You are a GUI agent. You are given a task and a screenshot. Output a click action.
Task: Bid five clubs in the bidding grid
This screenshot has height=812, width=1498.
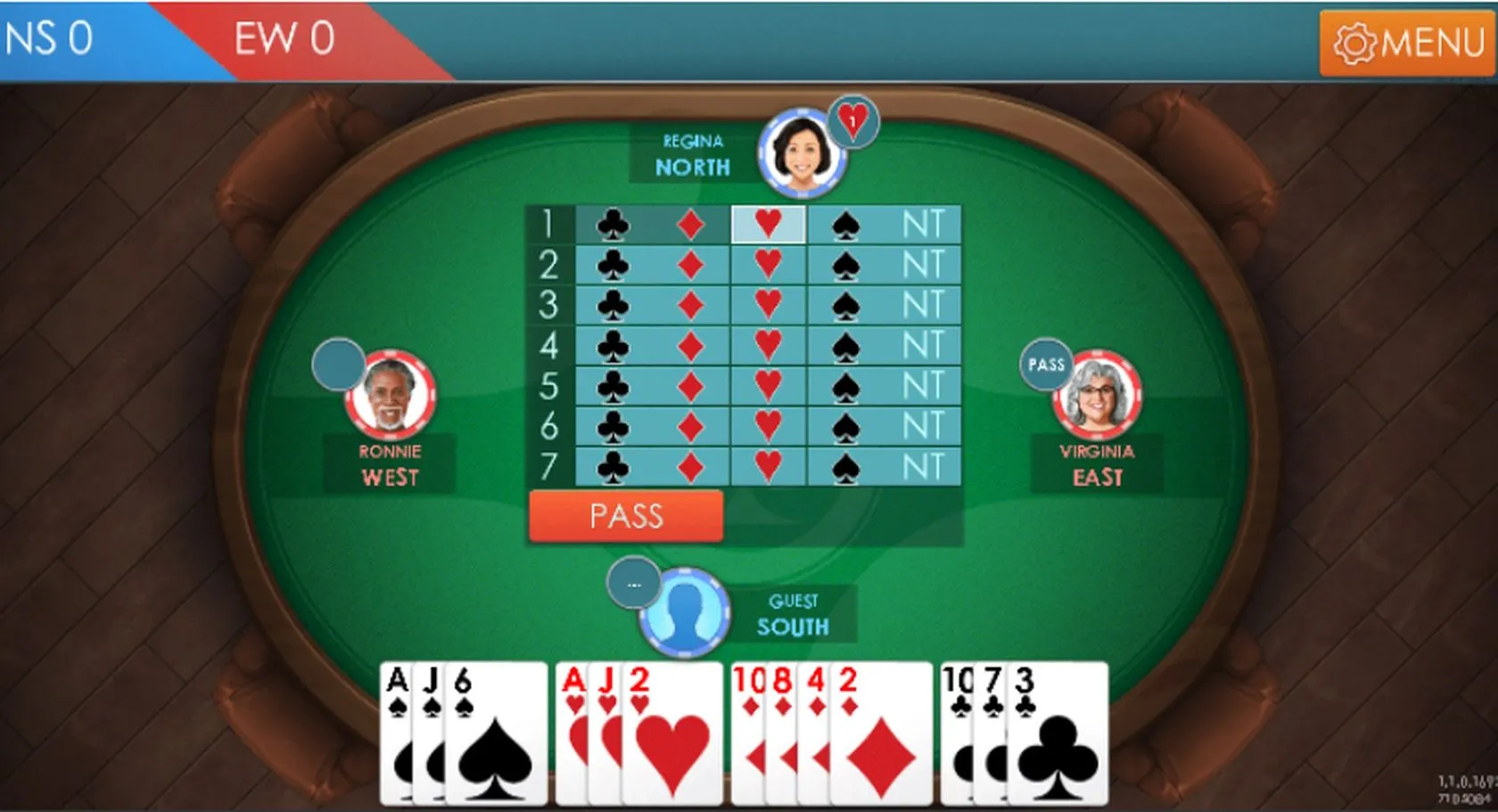[x=613, y=385]
